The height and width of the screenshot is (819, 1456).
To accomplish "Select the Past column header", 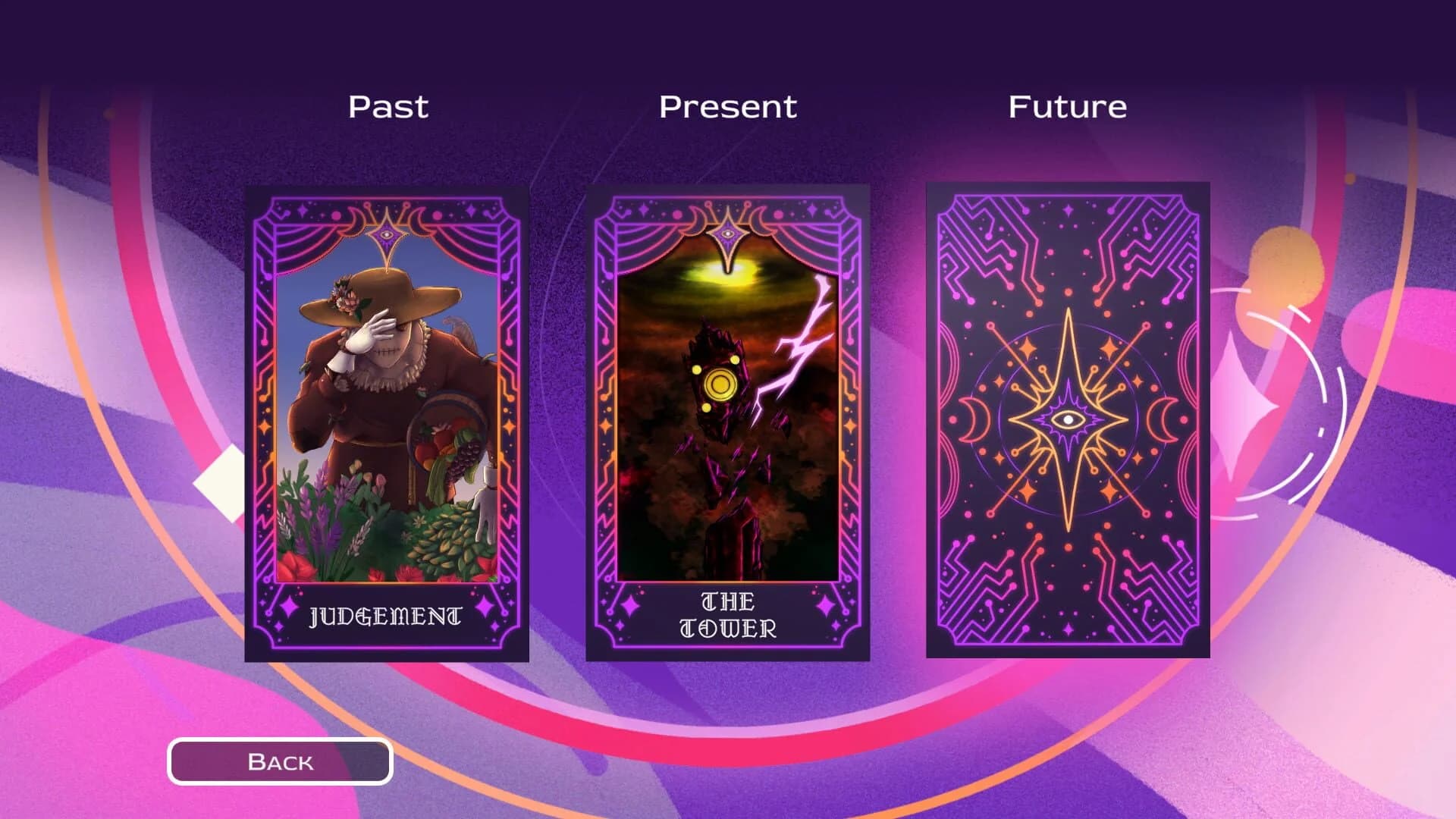I will [x=386, y=105].
